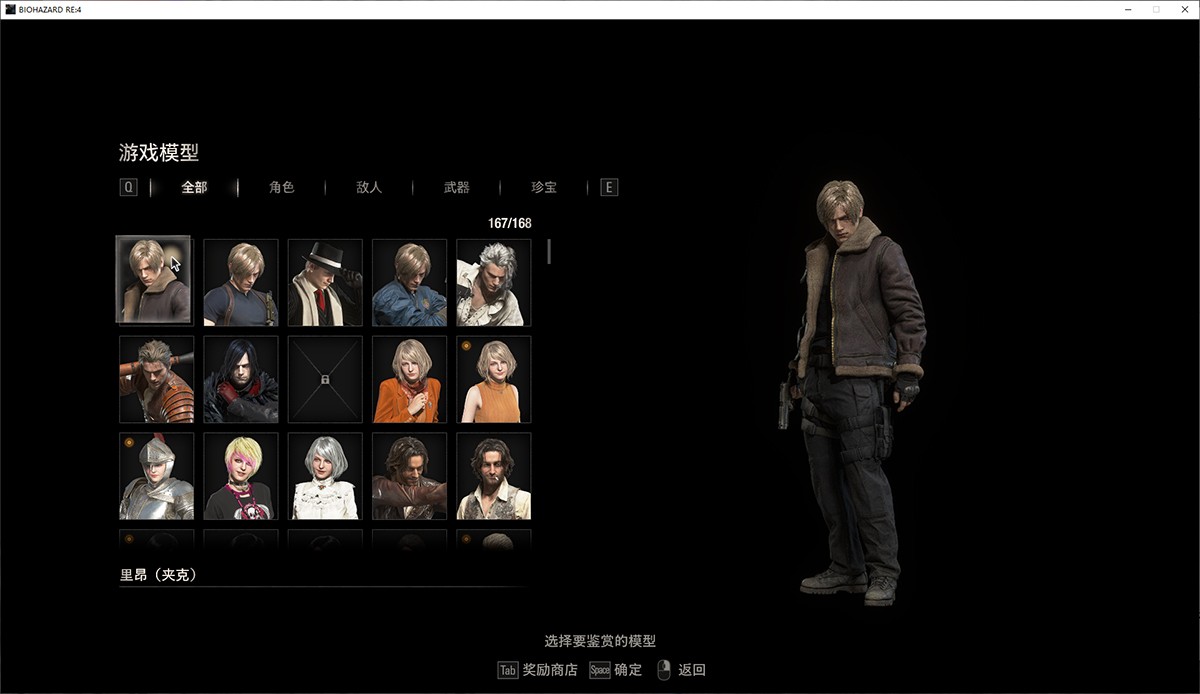Image resolution: width=1200 pixels, height=694 pixels.
Task: Pick the long black-haired character in dark coat
Action: 241,379
